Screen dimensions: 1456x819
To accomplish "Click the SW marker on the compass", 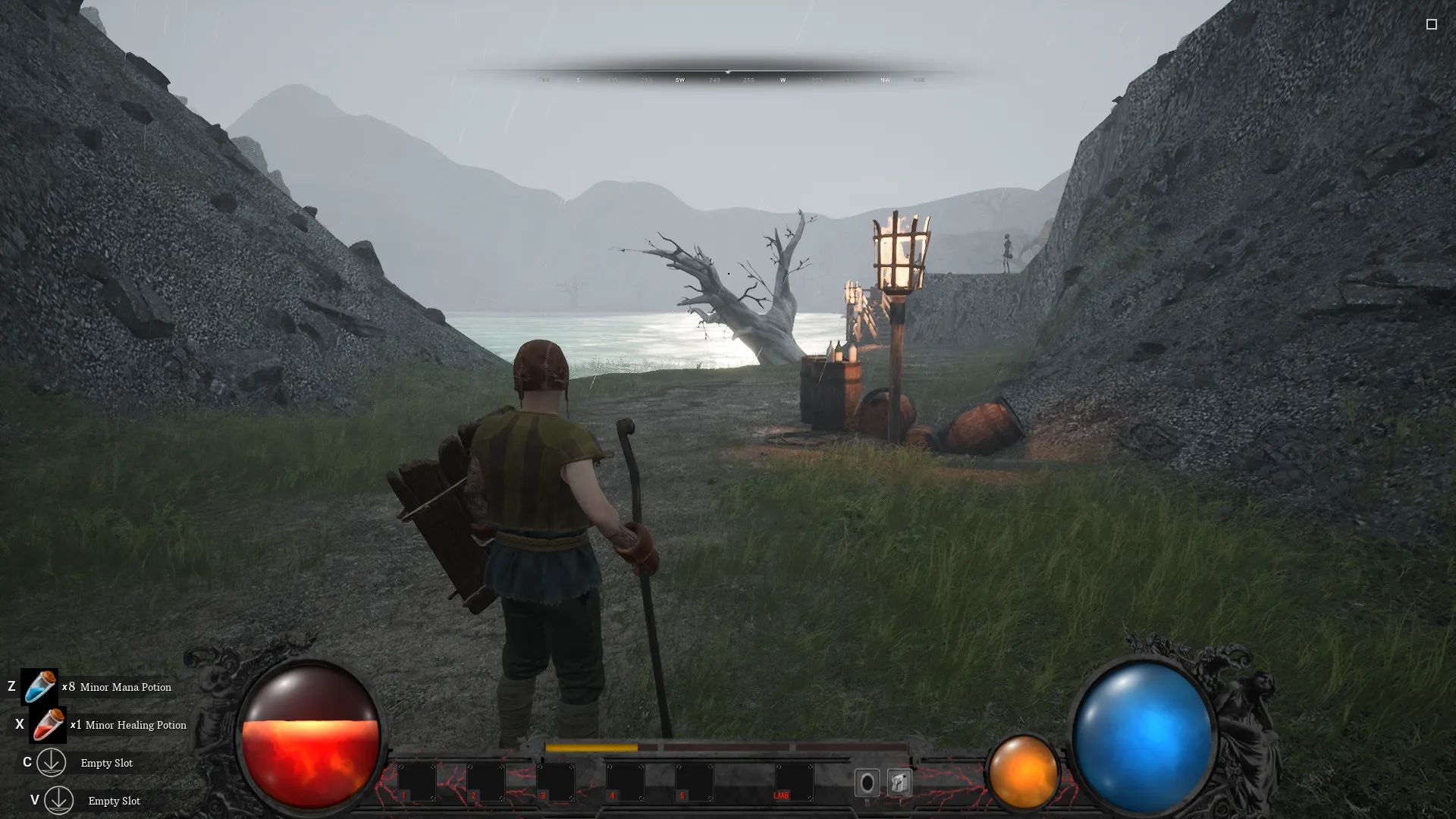I will click(680, 79).
